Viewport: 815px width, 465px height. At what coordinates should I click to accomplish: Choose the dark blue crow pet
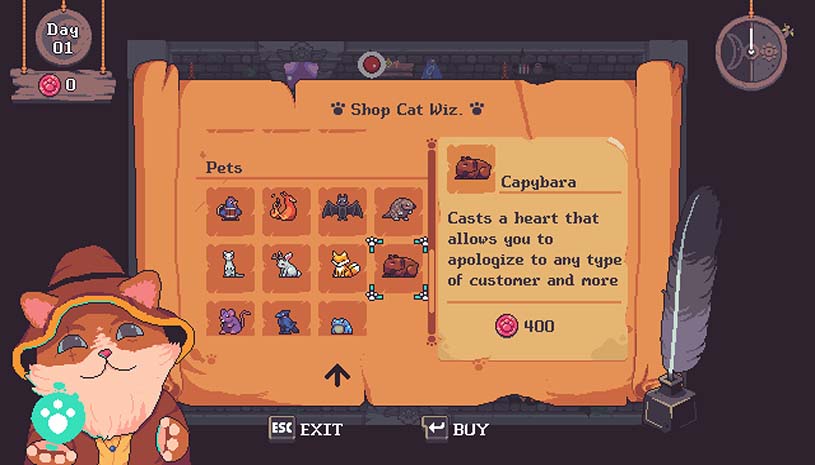pyautogui.click(x=287, y=319)
